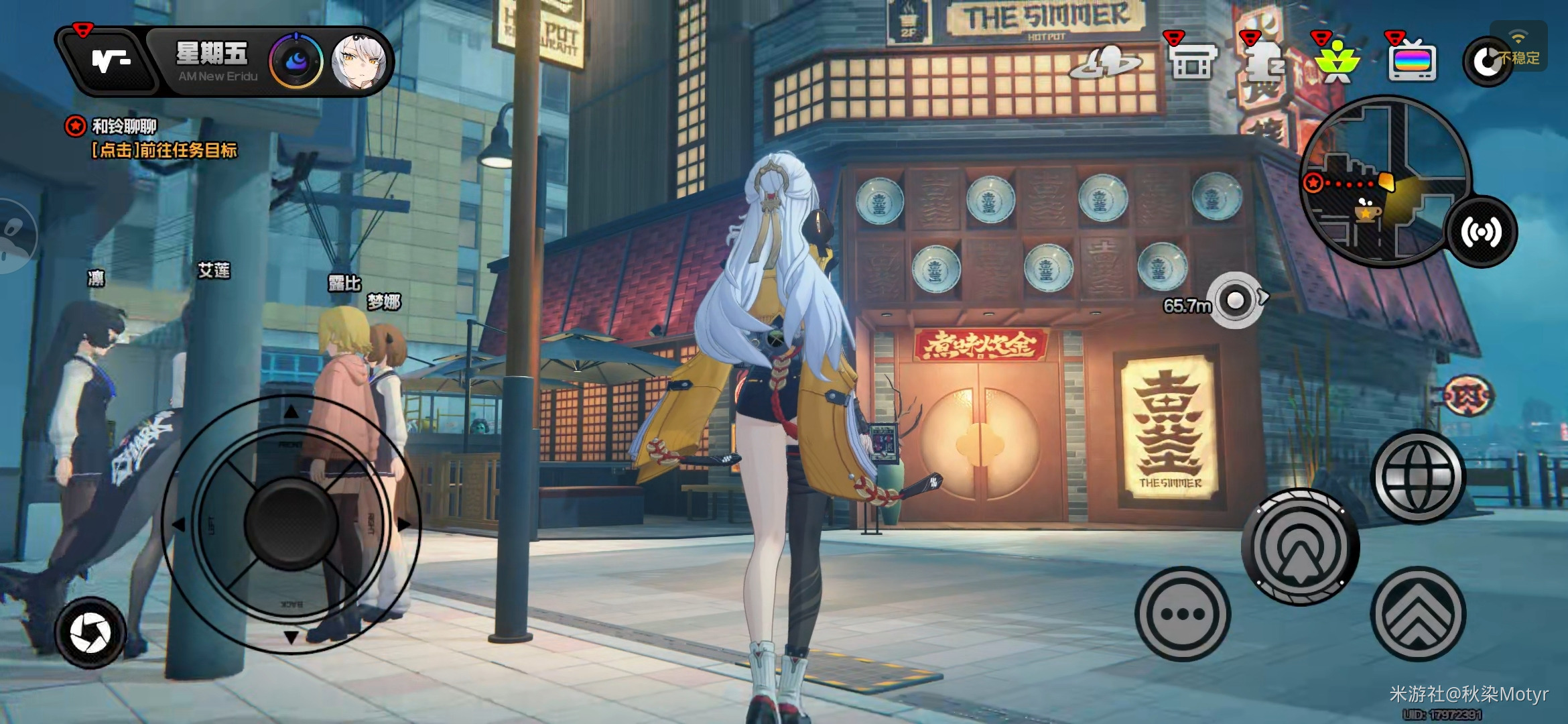Tap the virtual joystick center knob
Viewport: 1568px width, 724px height.
pos(291,524)
